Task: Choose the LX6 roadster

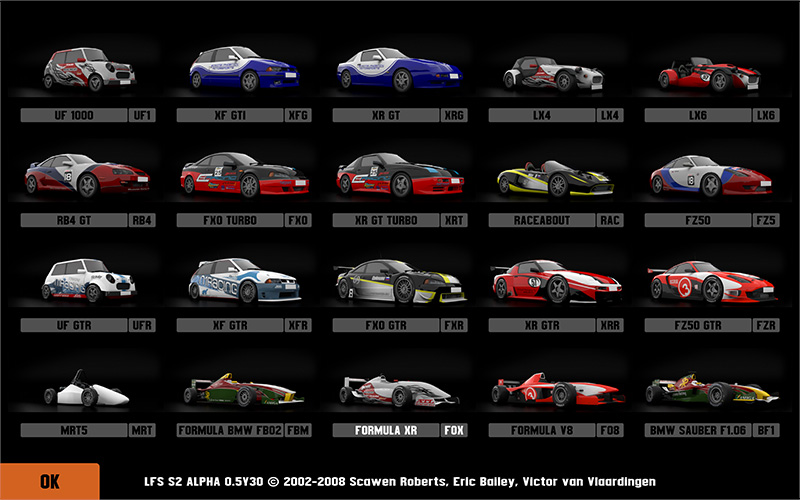Action: (712, 72)
